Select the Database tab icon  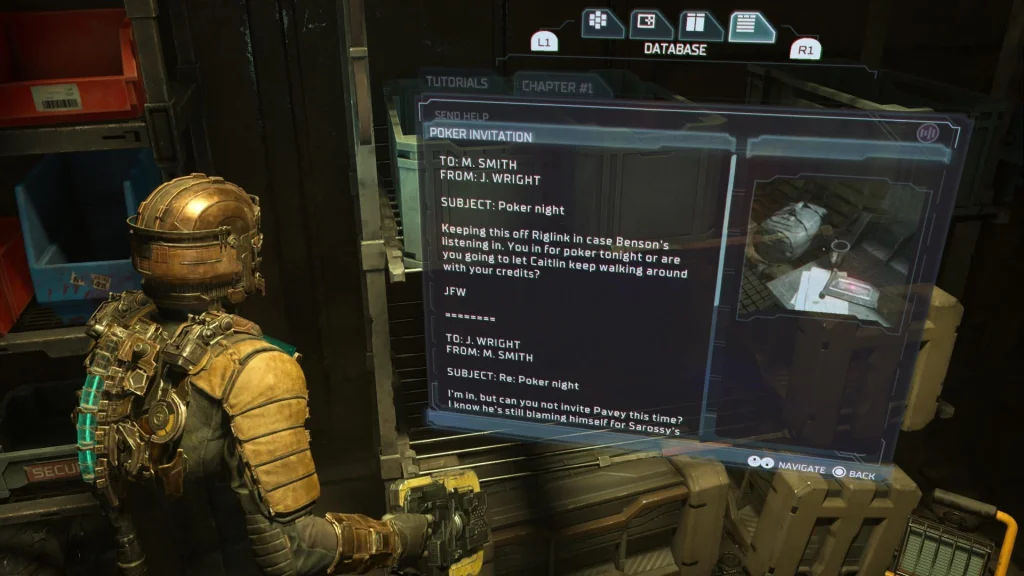[x=752, y=26]
